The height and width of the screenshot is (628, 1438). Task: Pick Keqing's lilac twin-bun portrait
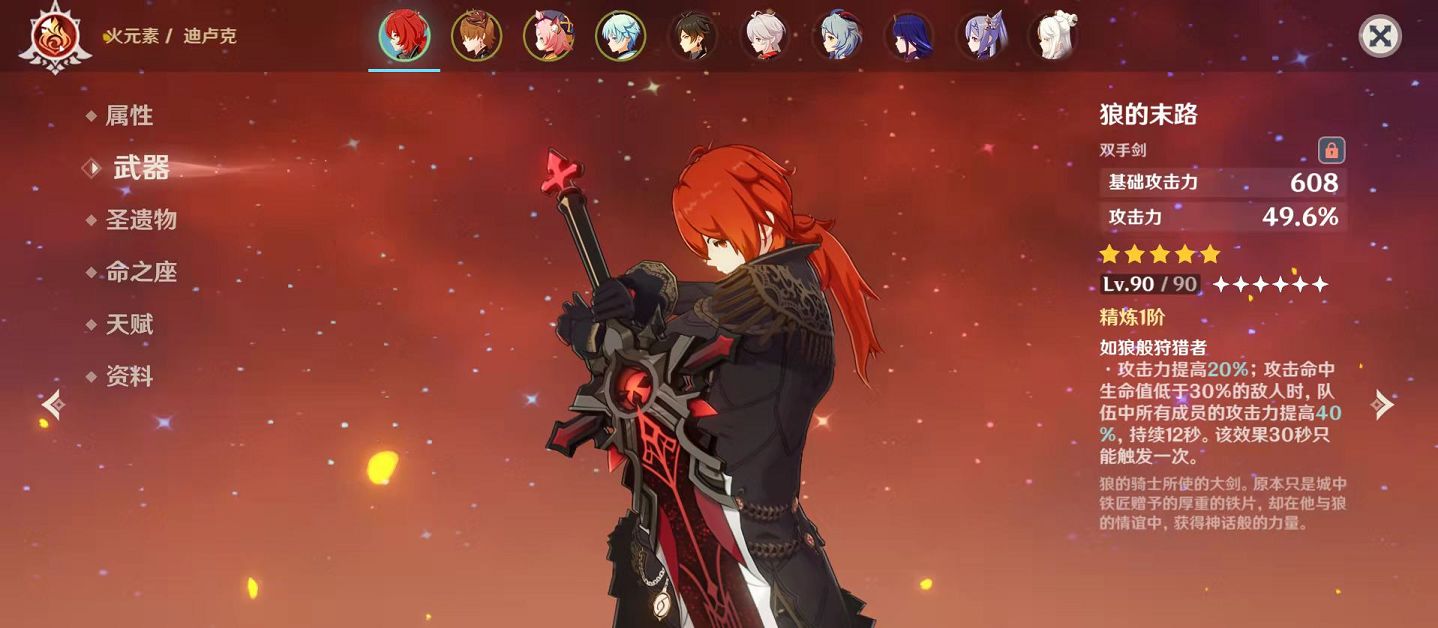(982, 36)
